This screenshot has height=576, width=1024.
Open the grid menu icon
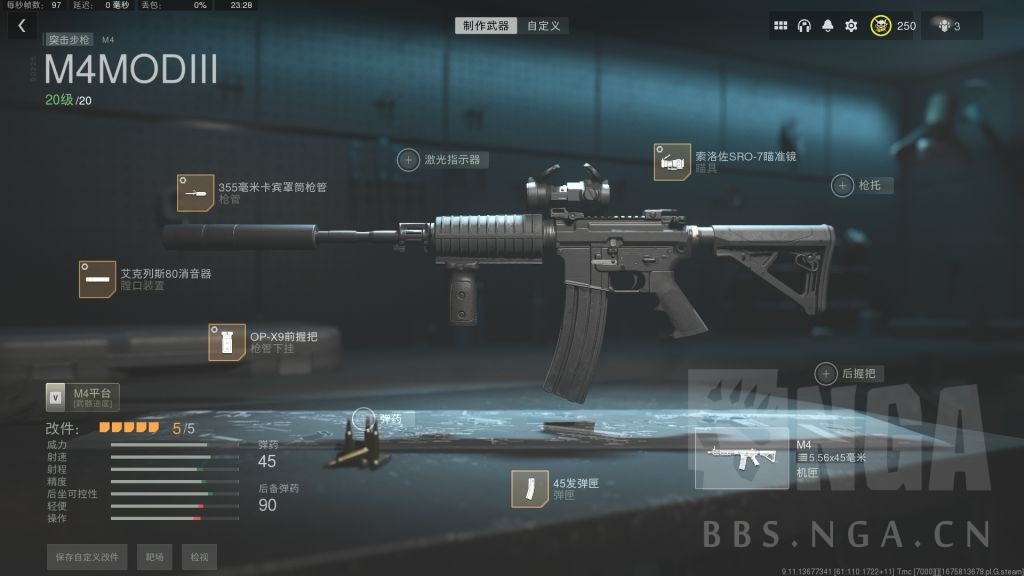(781, 26)
